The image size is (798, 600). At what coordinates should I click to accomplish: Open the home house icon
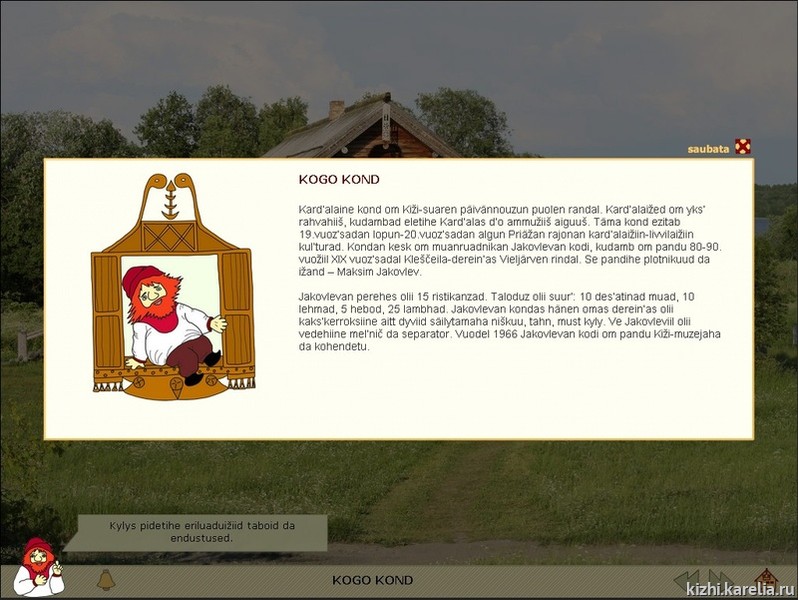tap(765, 579)
